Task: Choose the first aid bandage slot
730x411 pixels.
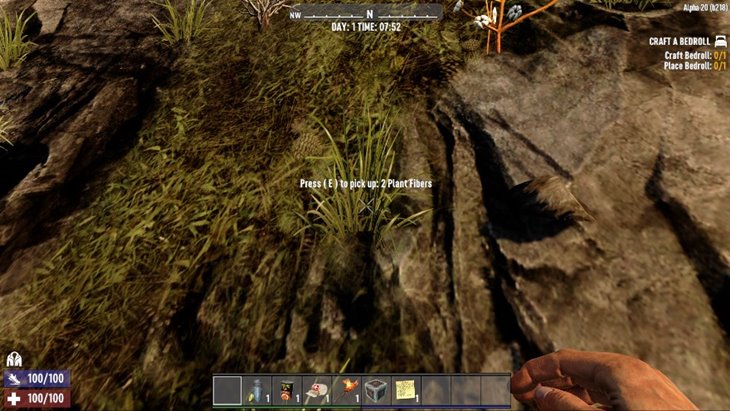Action: 317,390
